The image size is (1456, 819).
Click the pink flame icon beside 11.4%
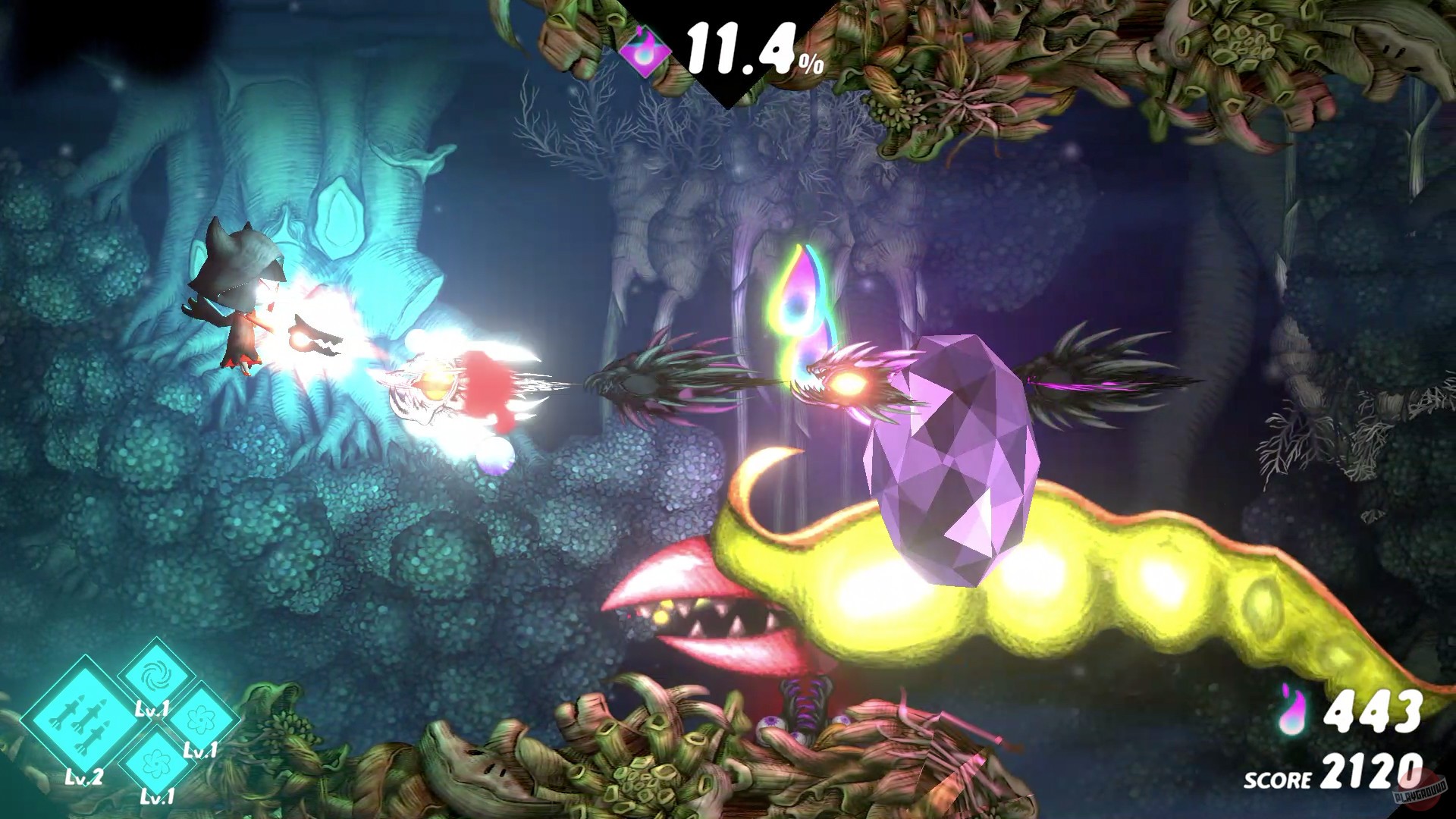tap(645, 49)
